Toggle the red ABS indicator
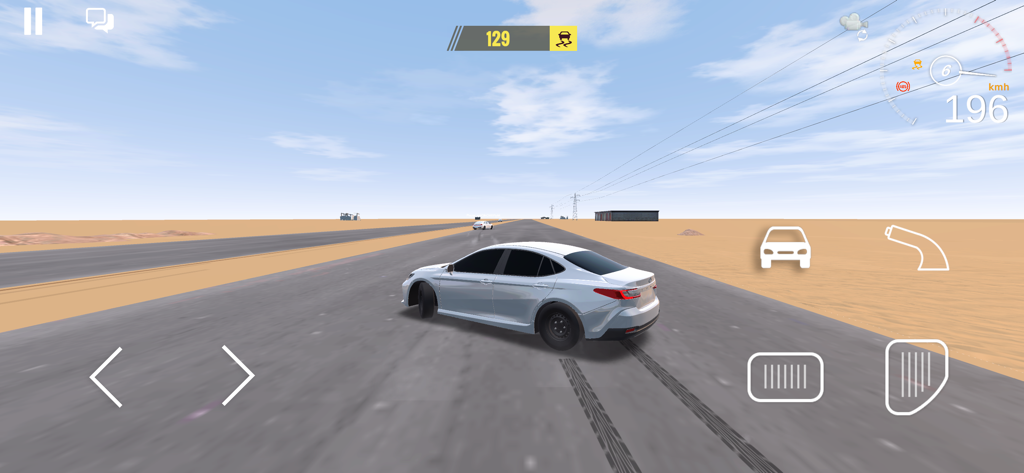The image size is (1024, 473). (903, 87)
